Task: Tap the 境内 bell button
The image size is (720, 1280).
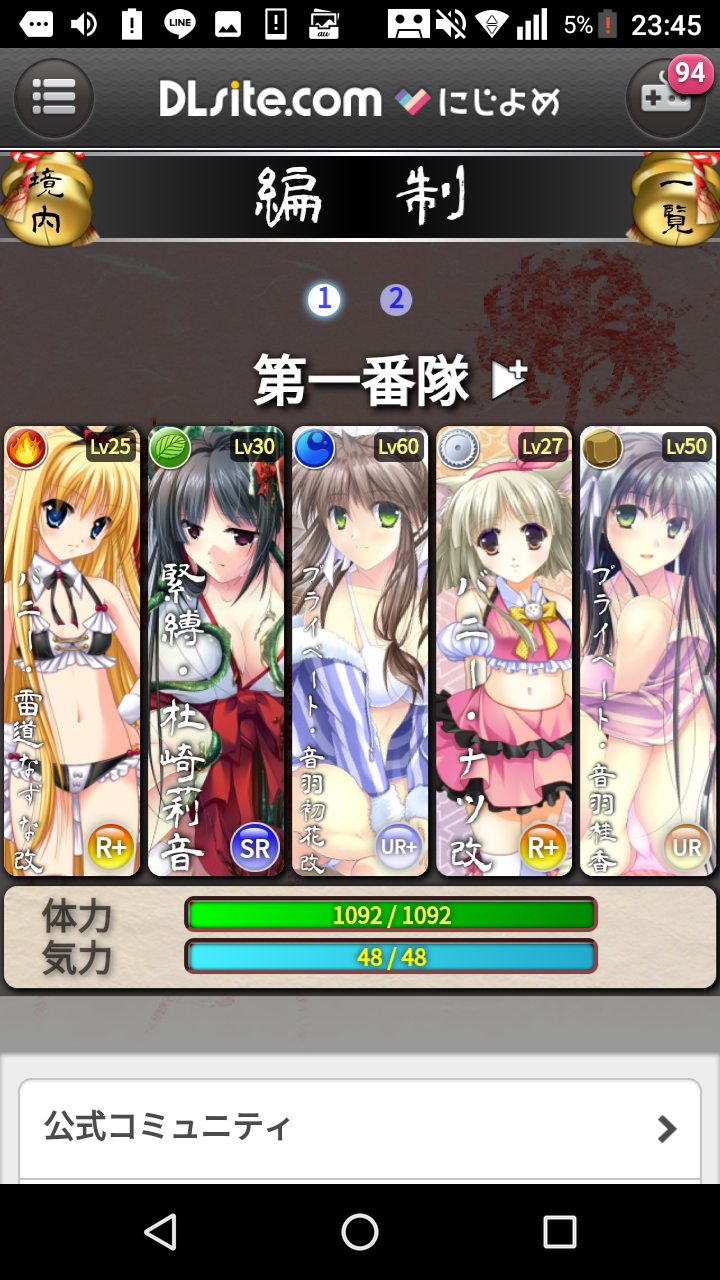Action: pos(45,200)
